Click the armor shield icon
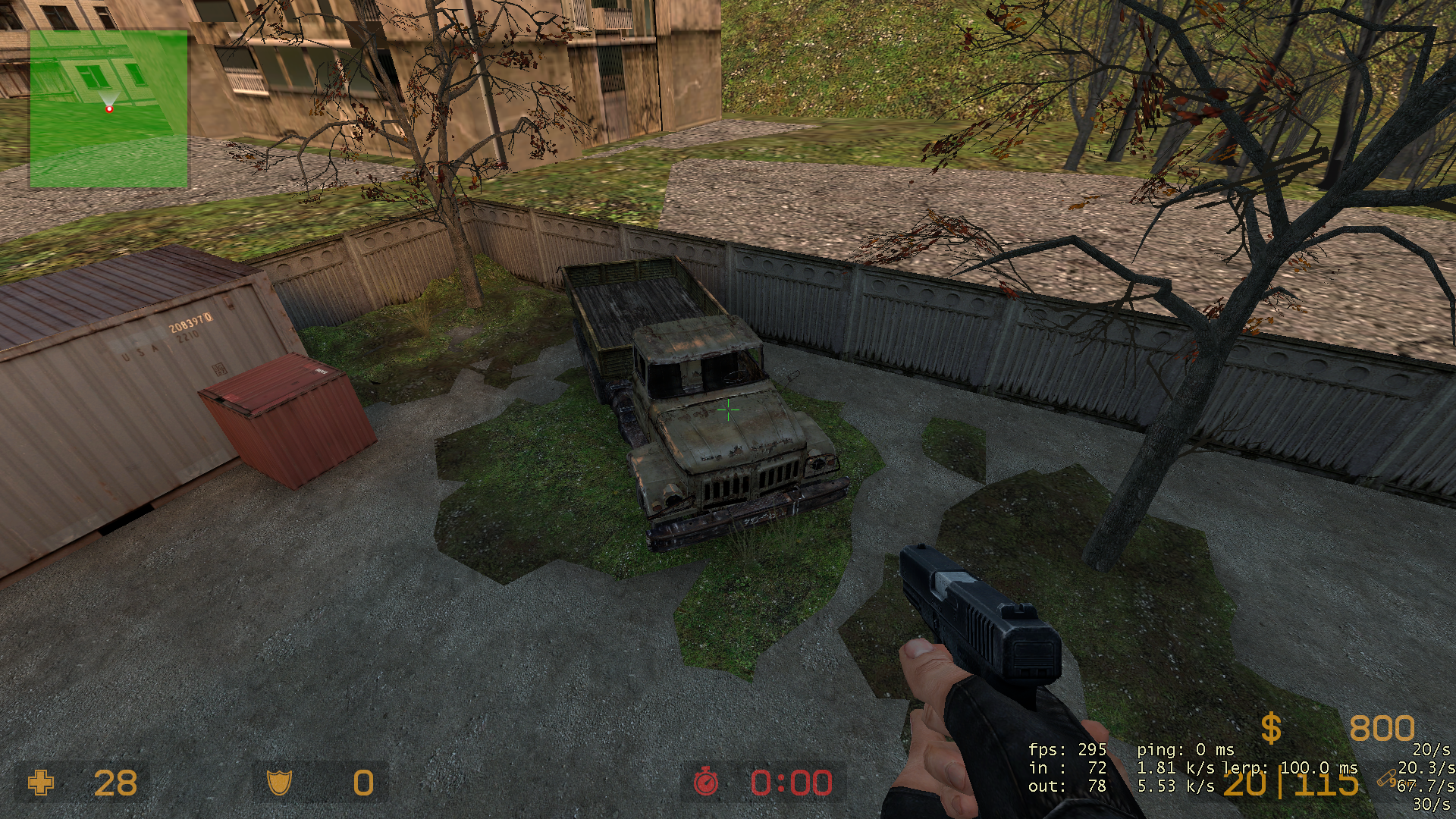The width and height of the screenshot is (1456, 819). (279, 783)
